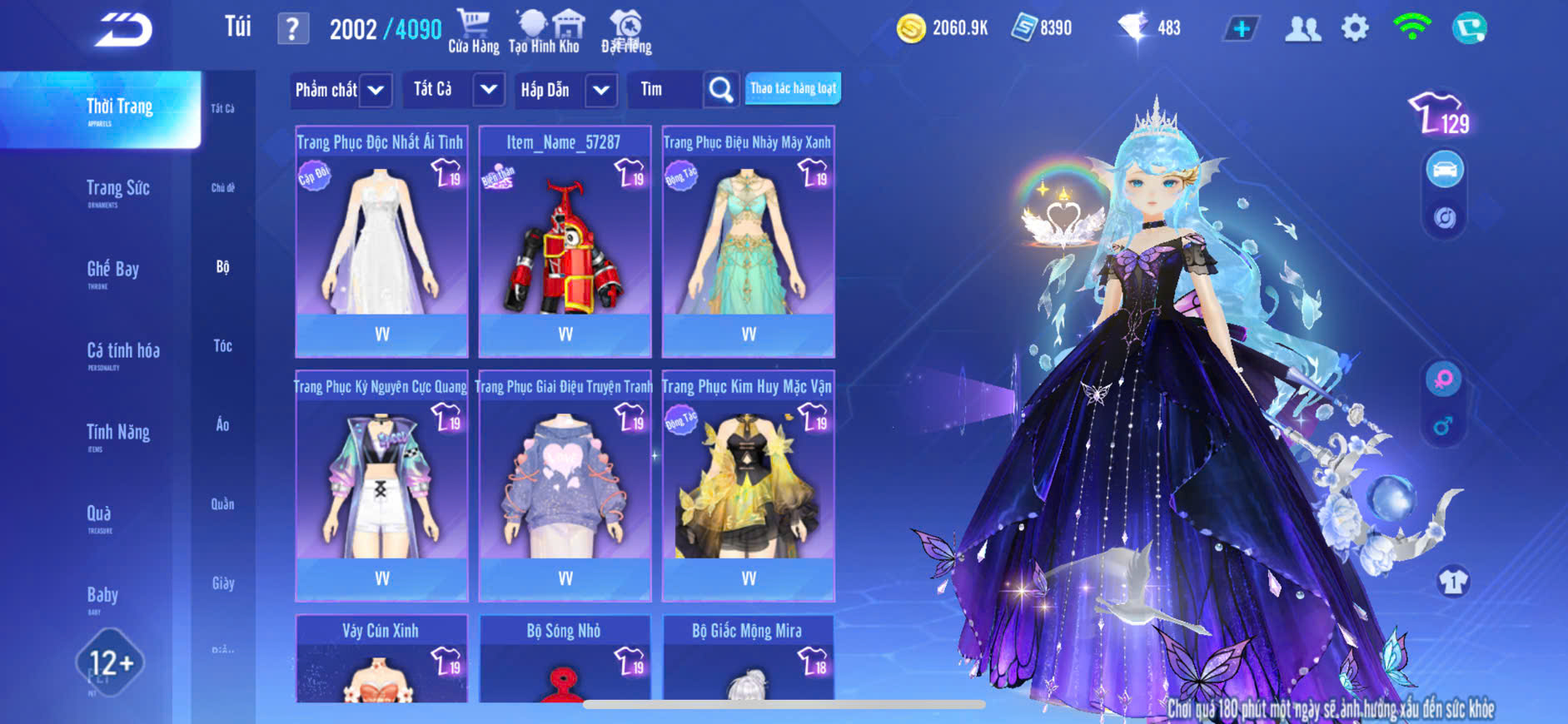Open the Ghế Bay category
The width and height of the screenshot is (1568, 724).
pyautogui.click(x=113, y=271)
